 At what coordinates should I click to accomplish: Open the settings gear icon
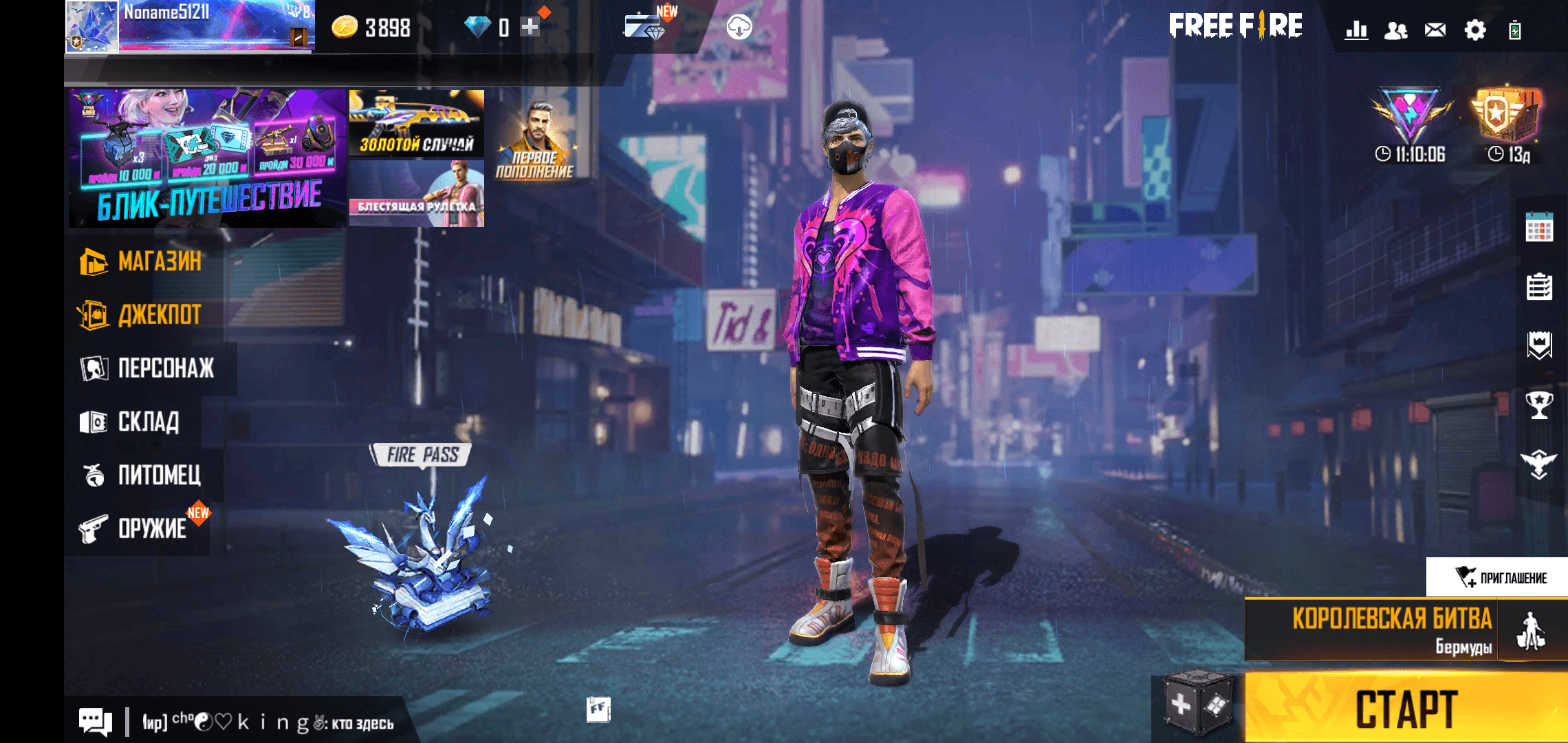pyautogui.click(x=1474, y=30)
